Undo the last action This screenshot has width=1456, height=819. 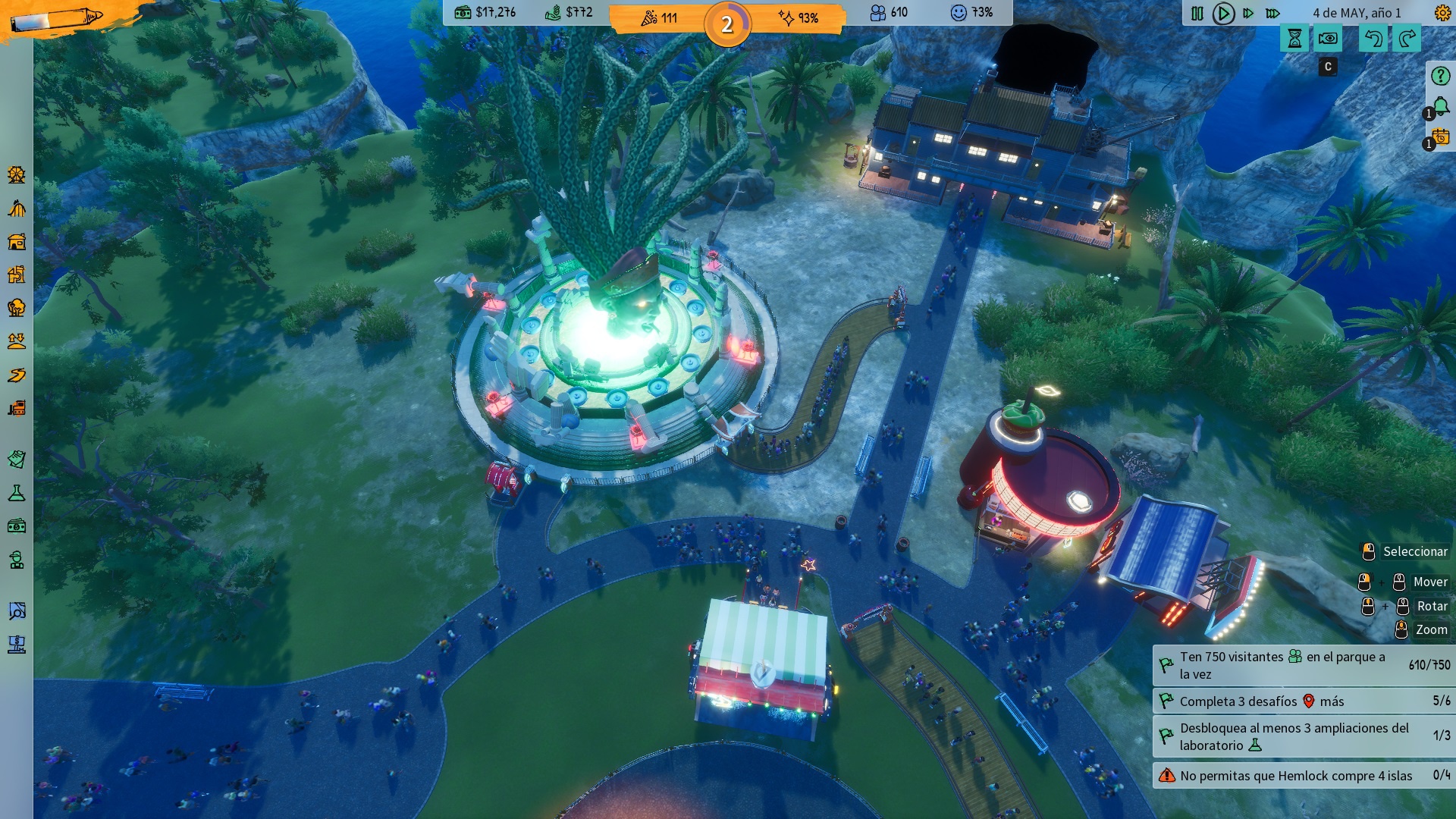click(1373, 39)
